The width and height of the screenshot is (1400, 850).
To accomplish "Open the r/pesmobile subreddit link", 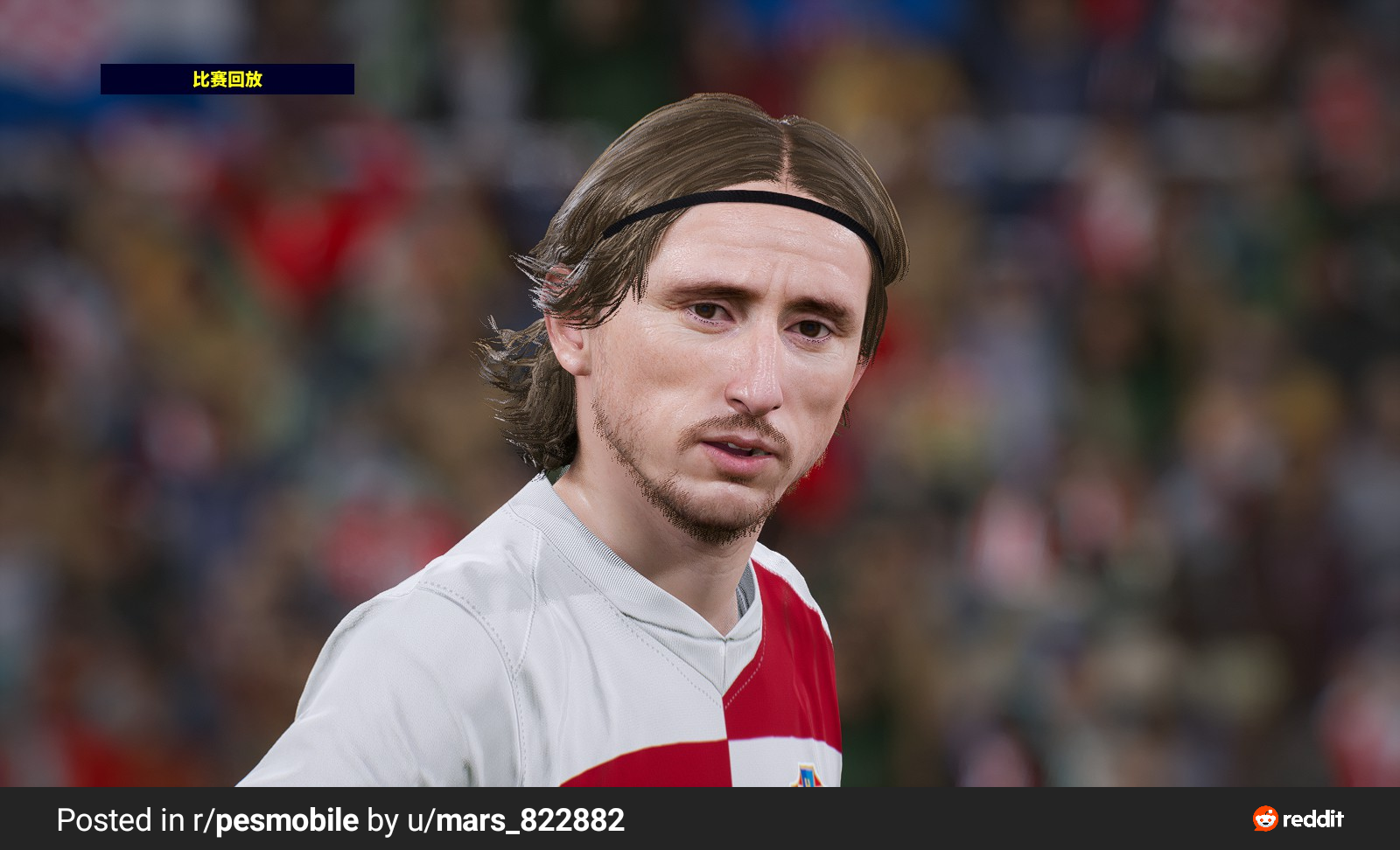I will [276, 820].
